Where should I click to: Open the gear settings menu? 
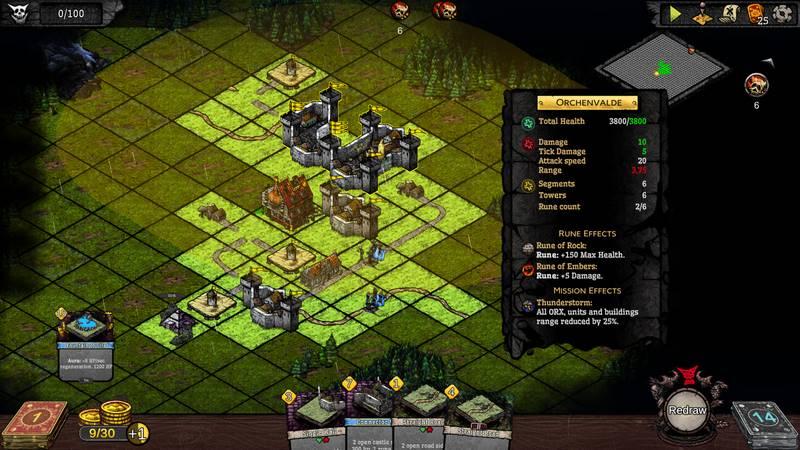click(783, 14)
